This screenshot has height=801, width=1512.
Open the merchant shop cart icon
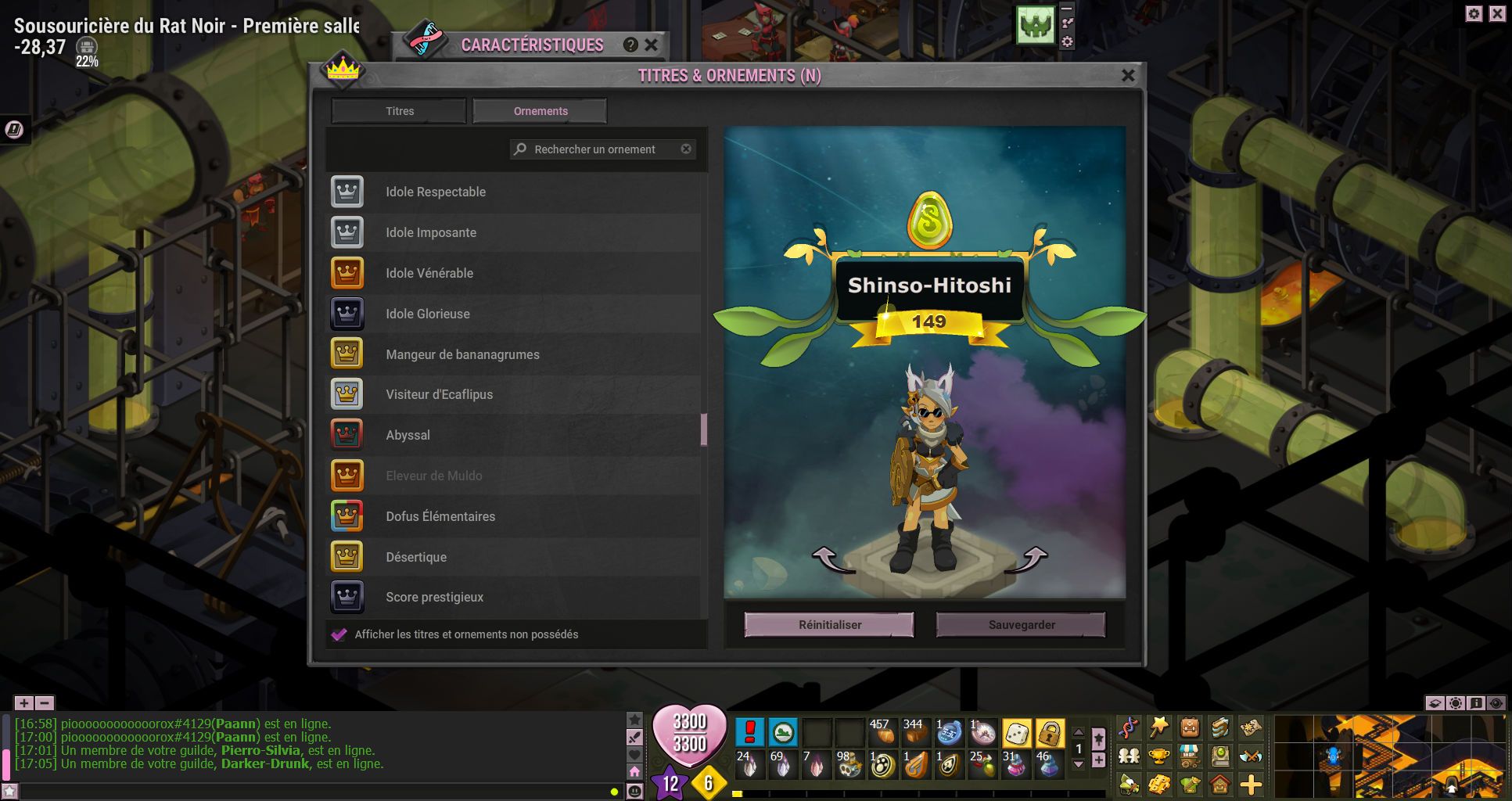pyautogui.click(x=1189, y=757)
